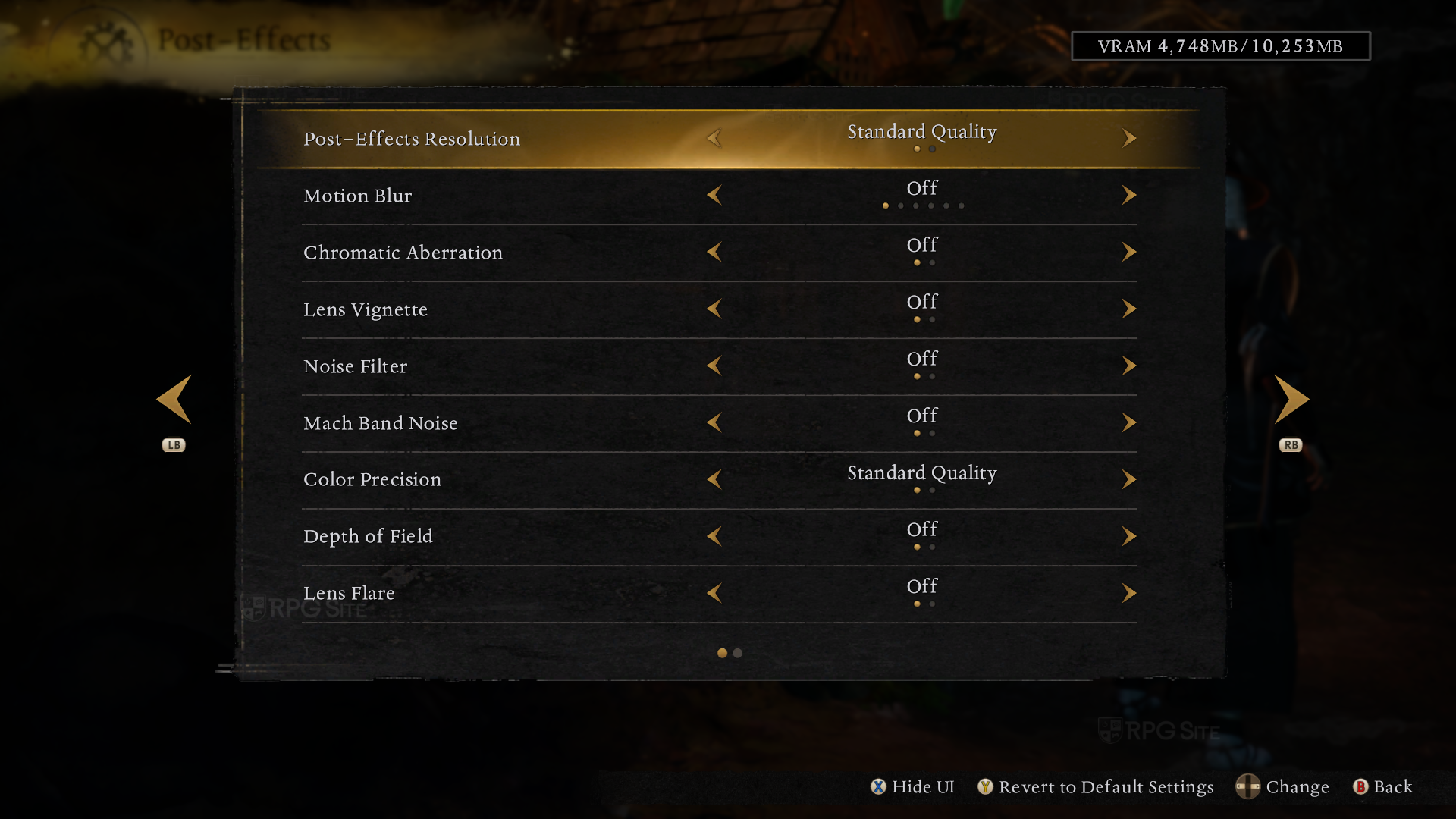Click the left arrow for Chromatic Aberration
The width and height of the screenshot is (1456, 819).
(x=714, y=252)
